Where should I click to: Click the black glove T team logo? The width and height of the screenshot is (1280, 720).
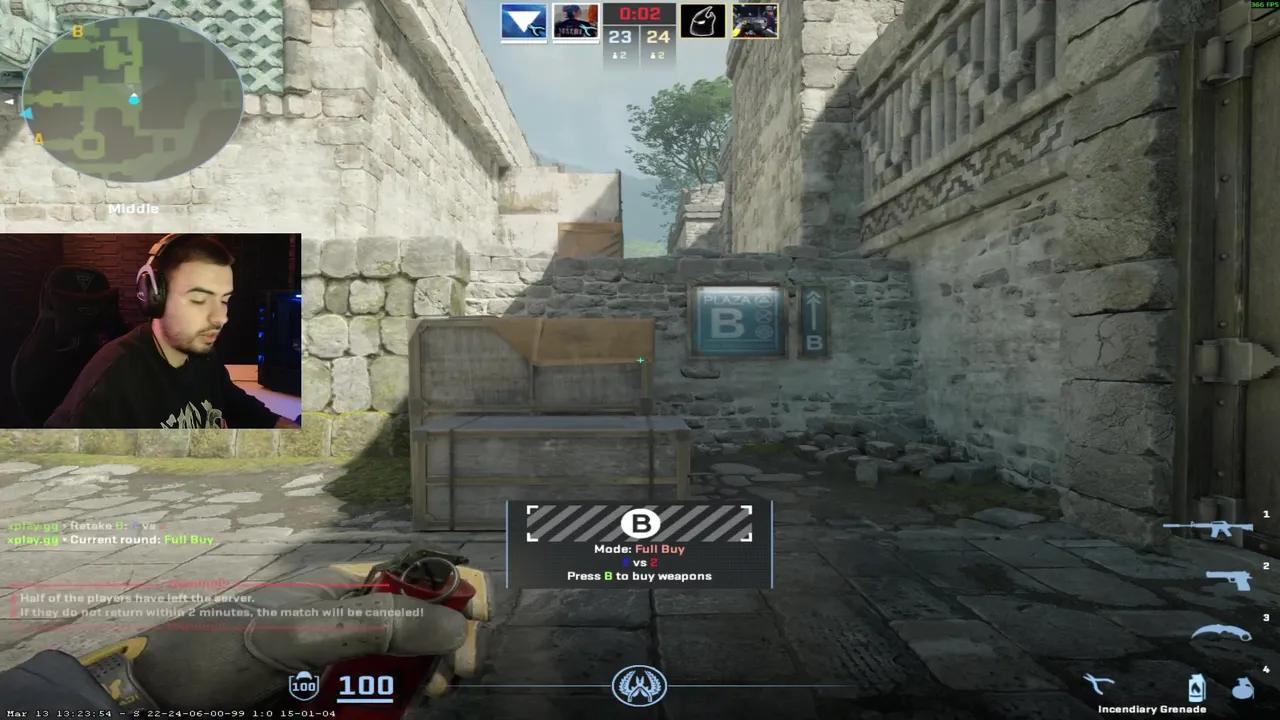(702, 22)
